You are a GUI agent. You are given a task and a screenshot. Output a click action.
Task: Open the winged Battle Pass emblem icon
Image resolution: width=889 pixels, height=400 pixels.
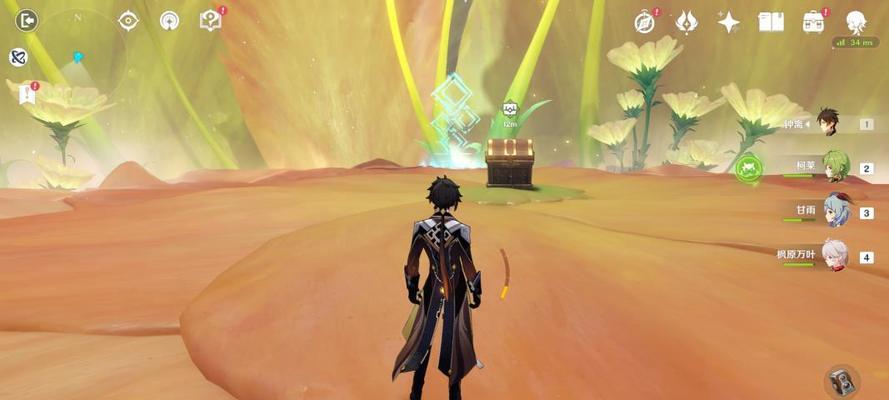686,22
